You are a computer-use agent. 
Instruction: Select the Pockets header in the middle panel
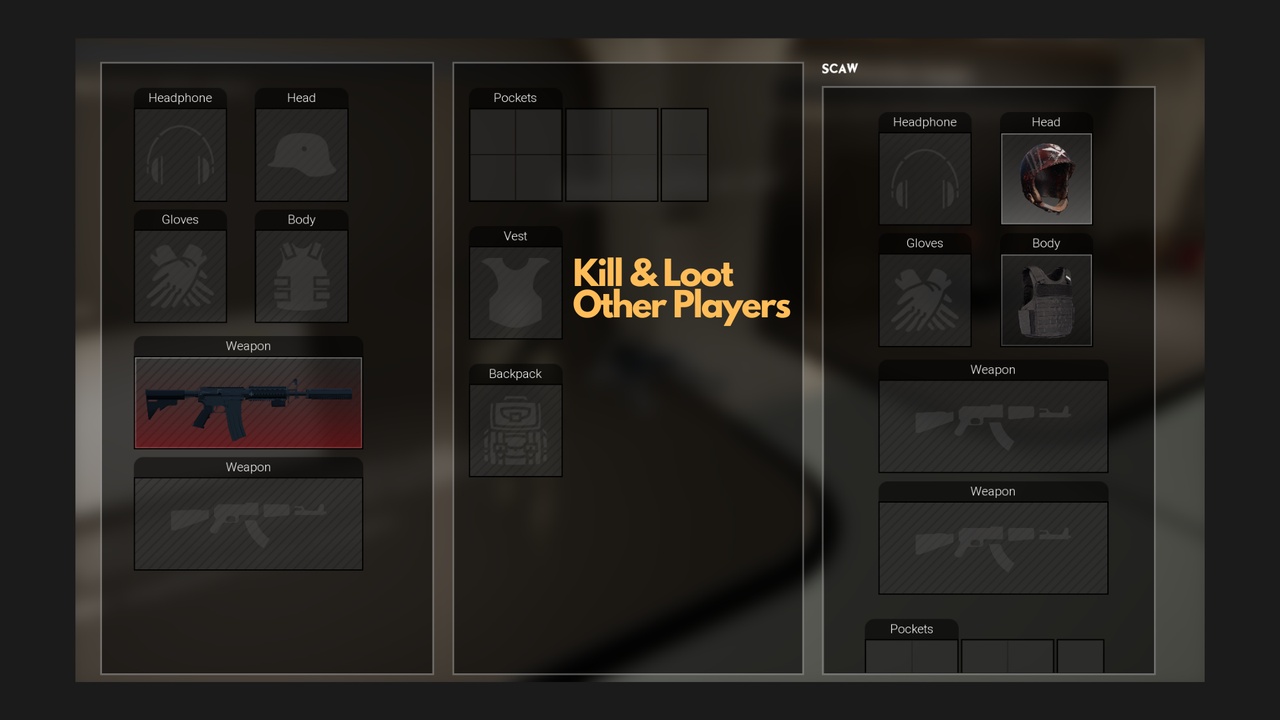click(515, 97)
